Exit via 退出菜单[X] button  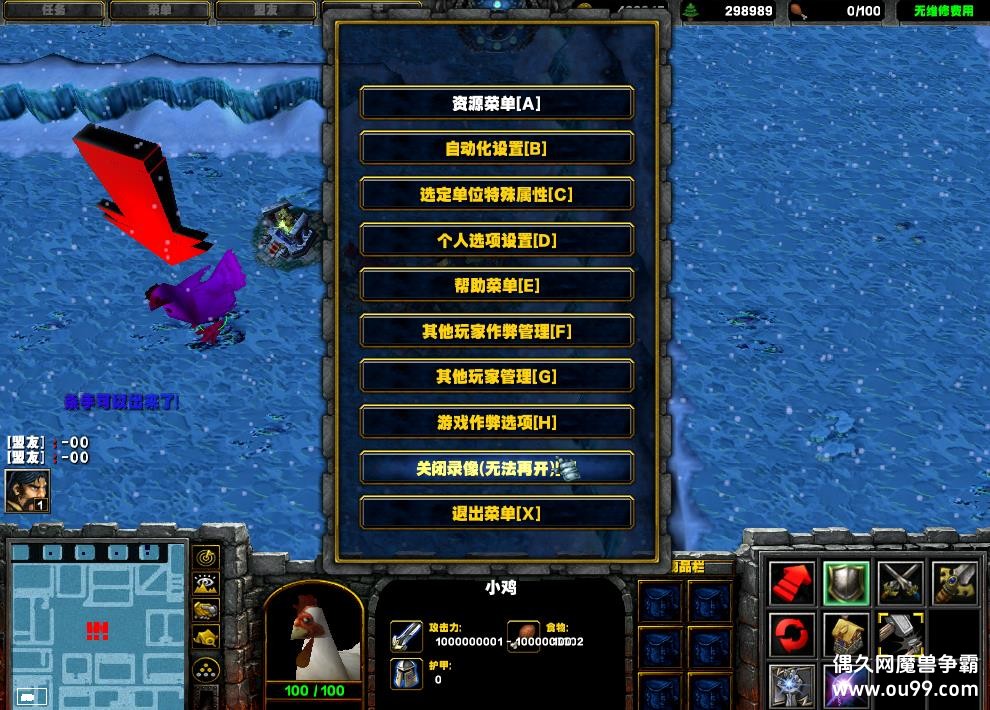[496, 513]
